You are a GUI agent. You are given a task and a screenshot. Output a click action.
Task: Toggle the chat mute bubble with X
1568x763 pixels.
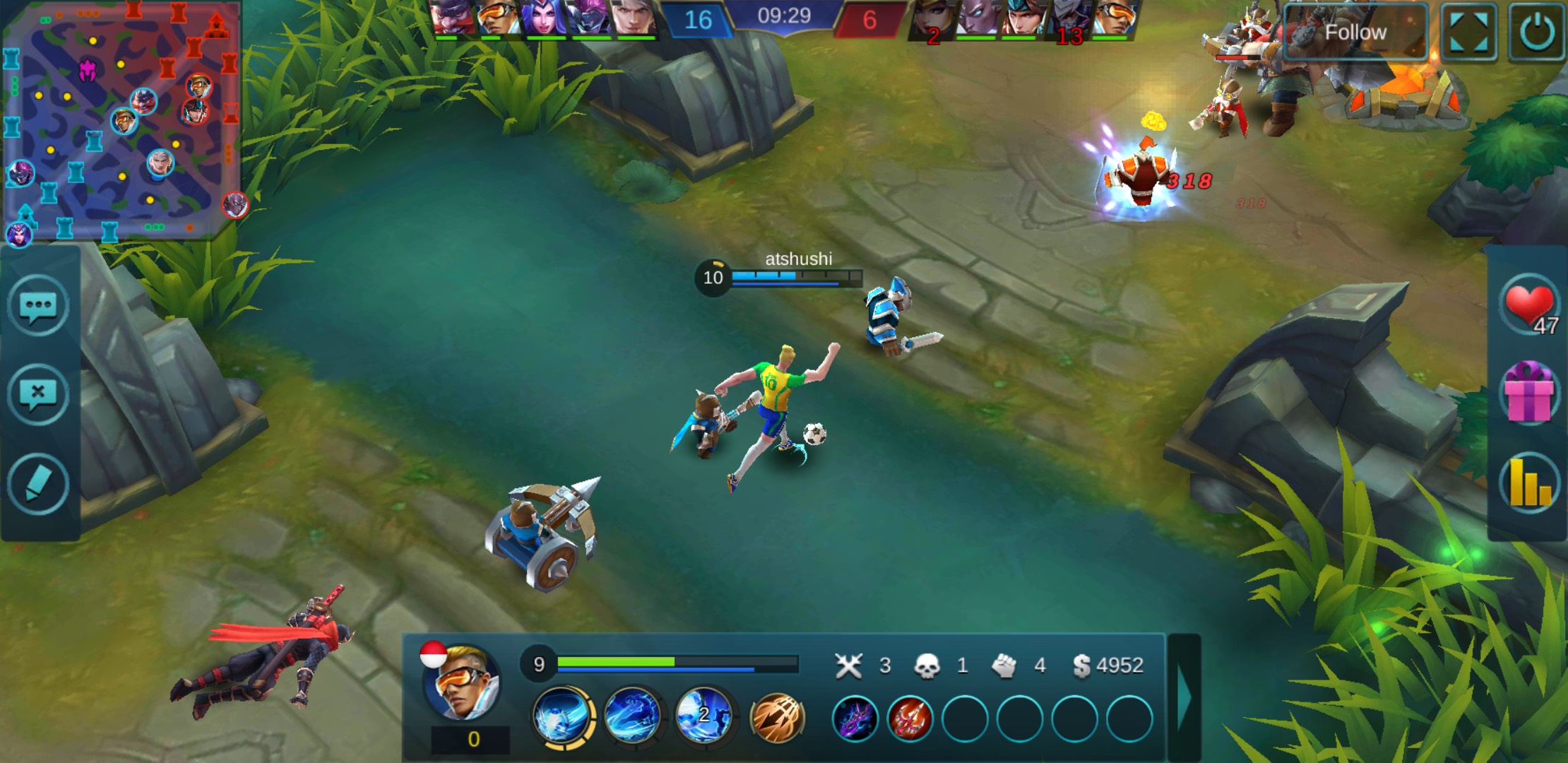pos(38,394)
